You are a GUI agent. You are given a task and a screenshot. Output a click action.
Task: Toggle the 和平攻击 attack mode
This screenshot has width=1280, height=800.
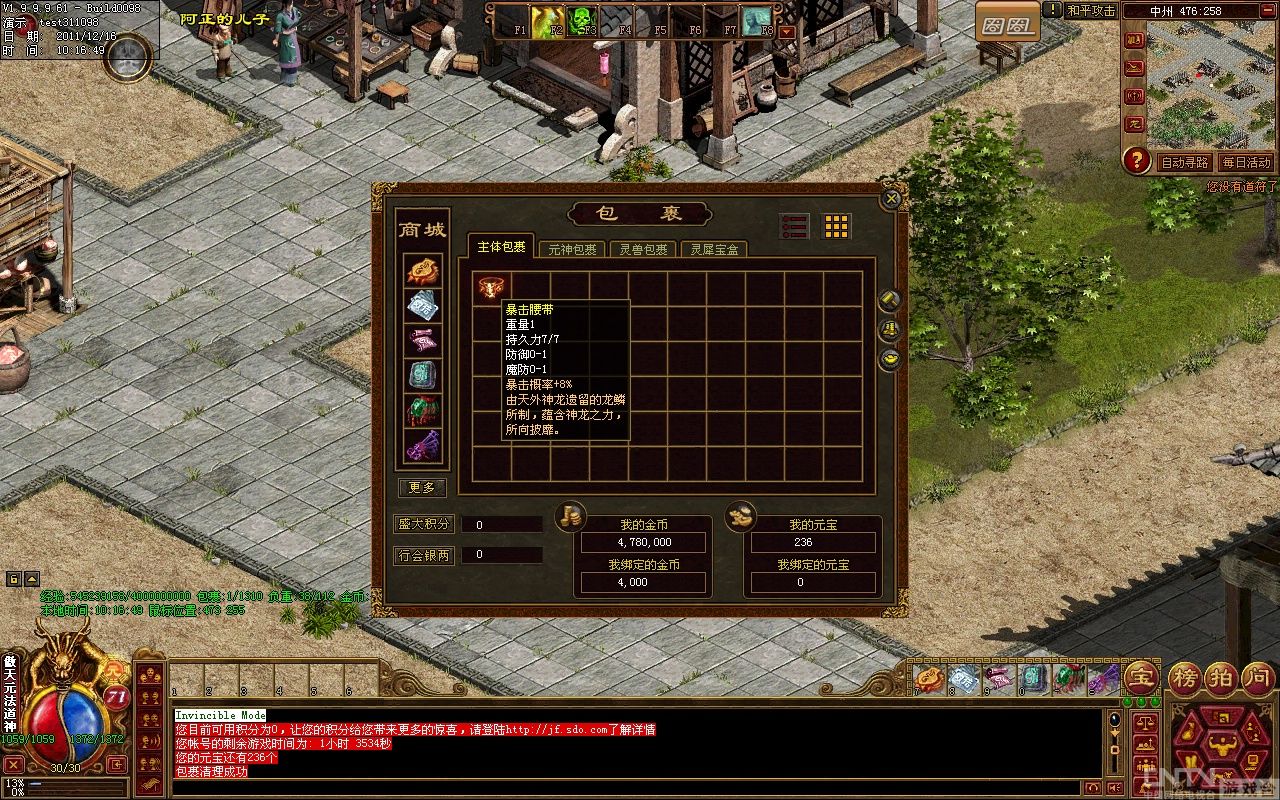1090,11
